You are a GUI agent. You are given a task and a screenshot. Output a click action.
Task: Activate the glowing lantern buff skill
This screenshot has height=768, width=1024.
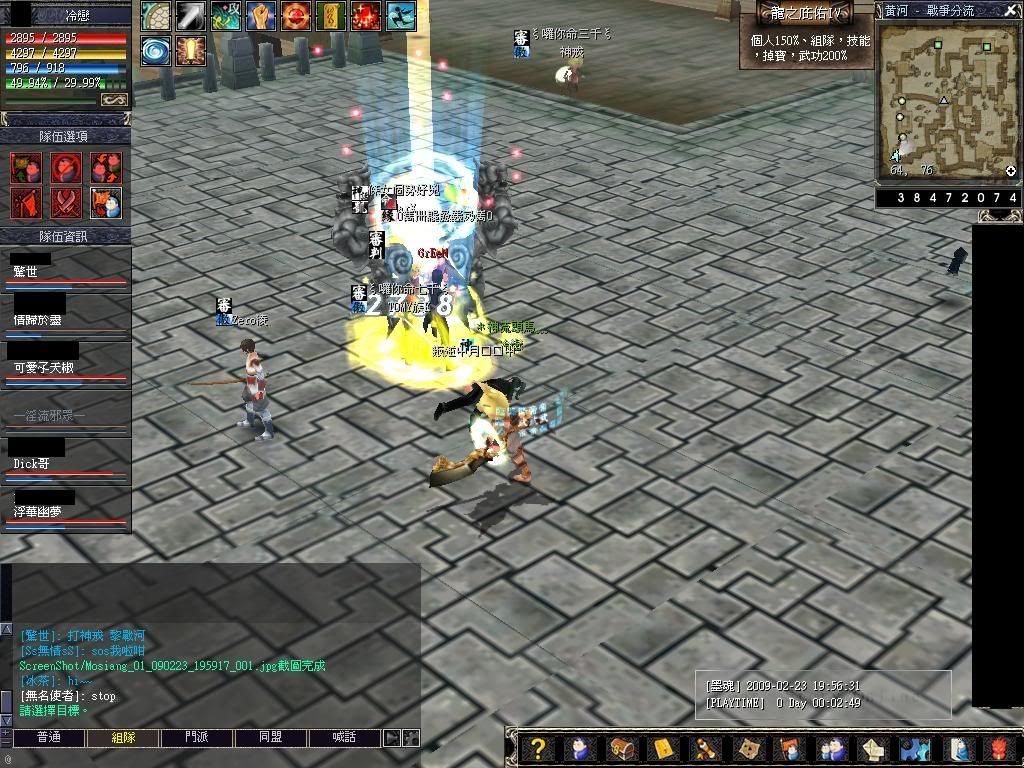190,51
